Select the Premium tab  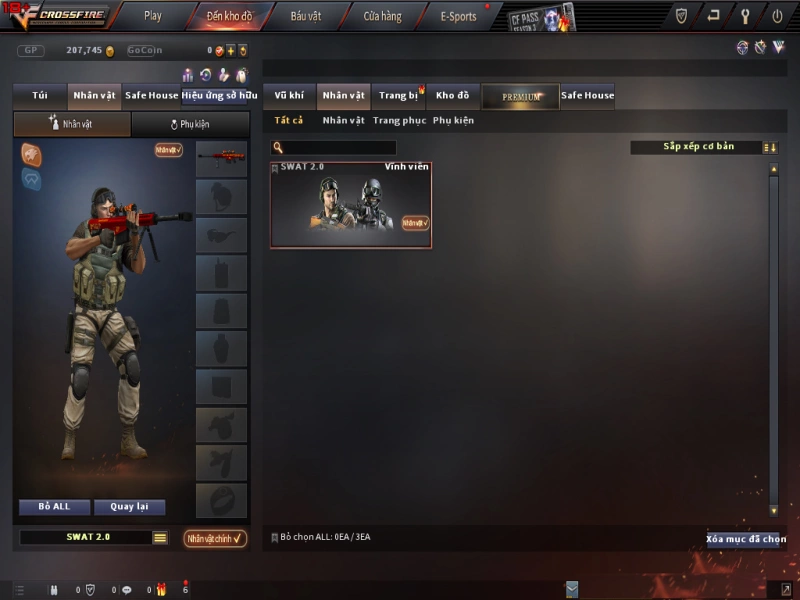pos(520,96)
